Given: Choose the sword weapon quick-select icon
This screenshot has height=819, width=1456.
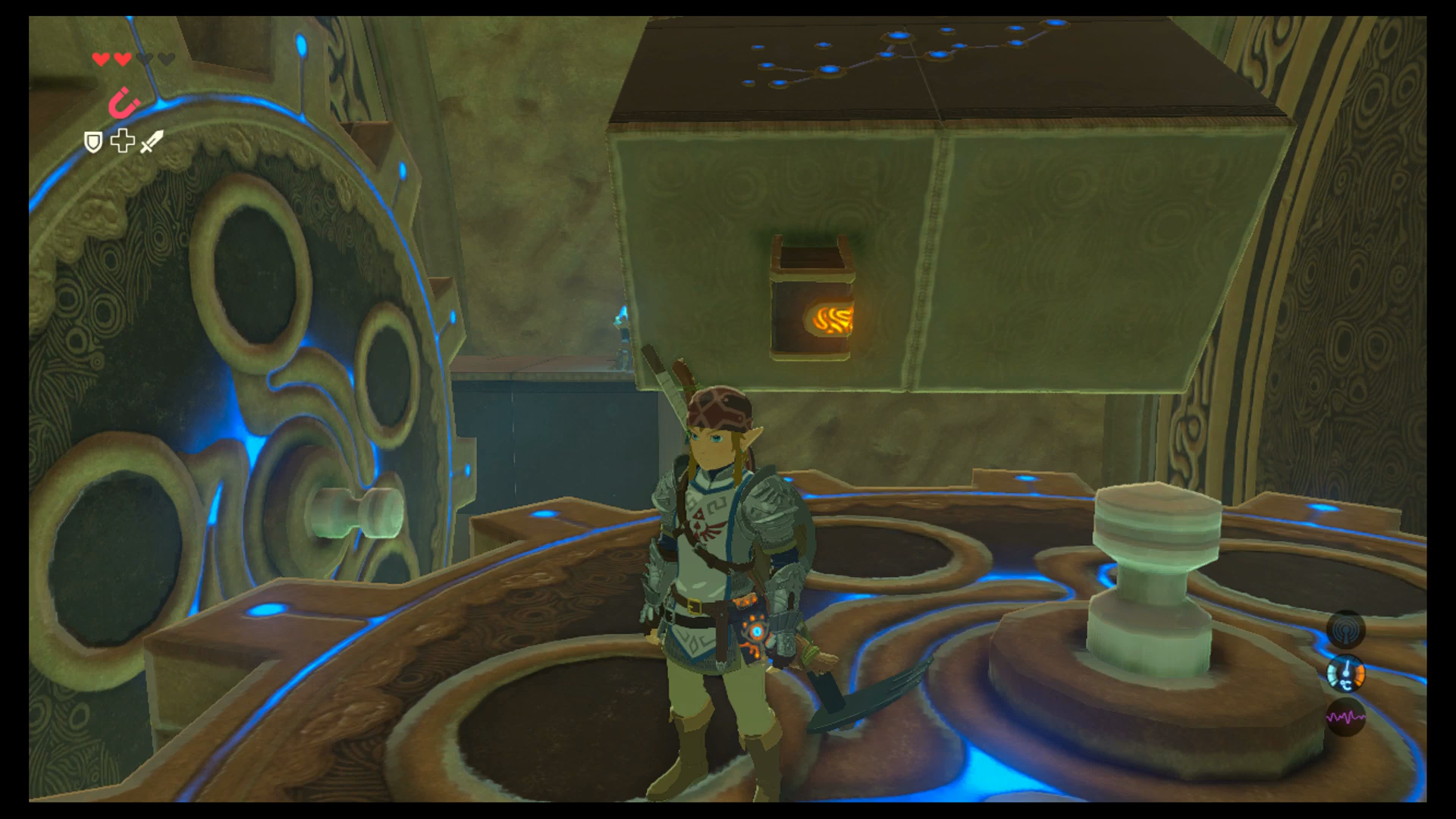Looking at the screenshot, I should [x=152, y=141].
